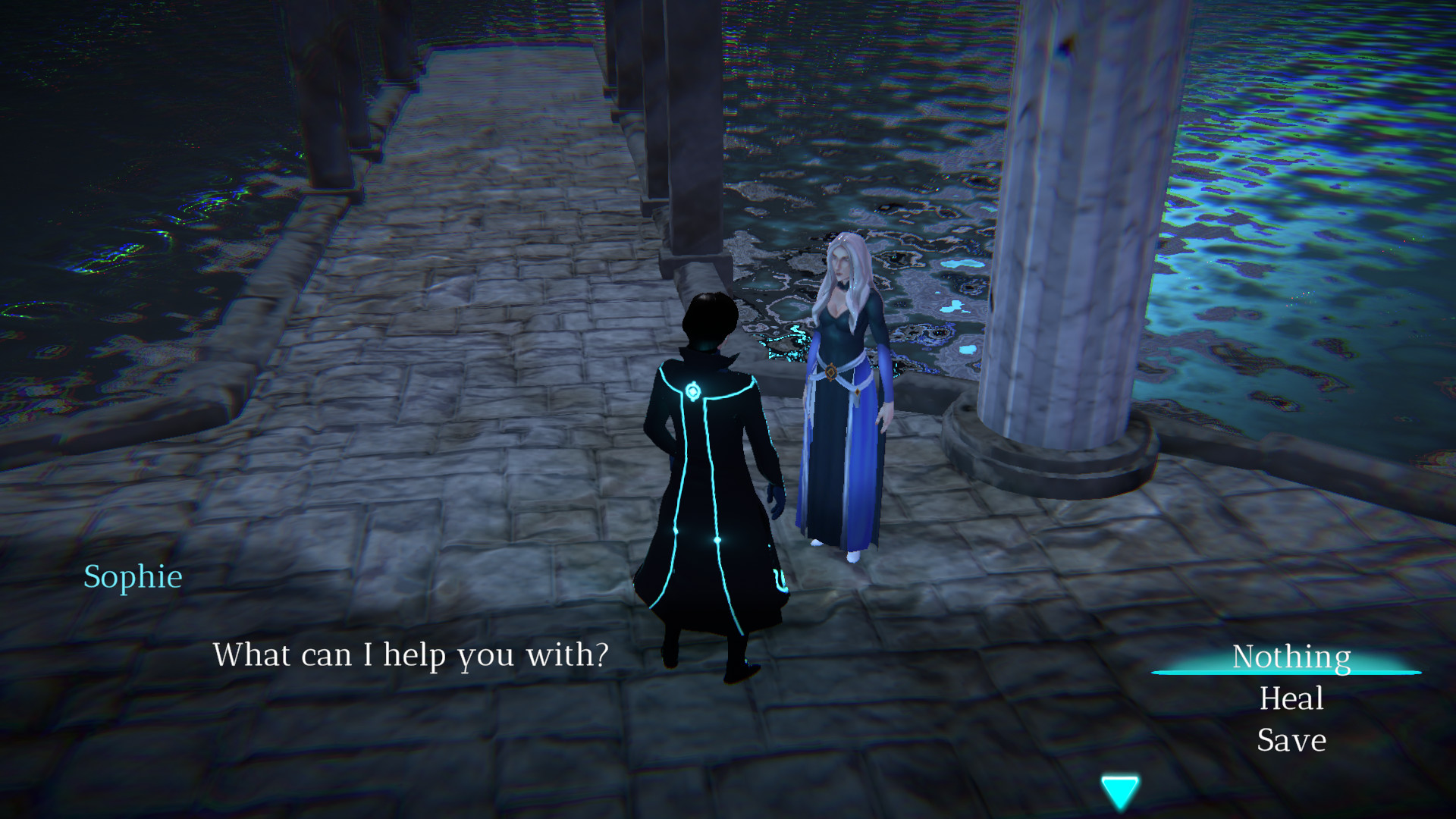Select the player character in the glowing coat
1456x819 pixels.
click(x=705, y=470)
